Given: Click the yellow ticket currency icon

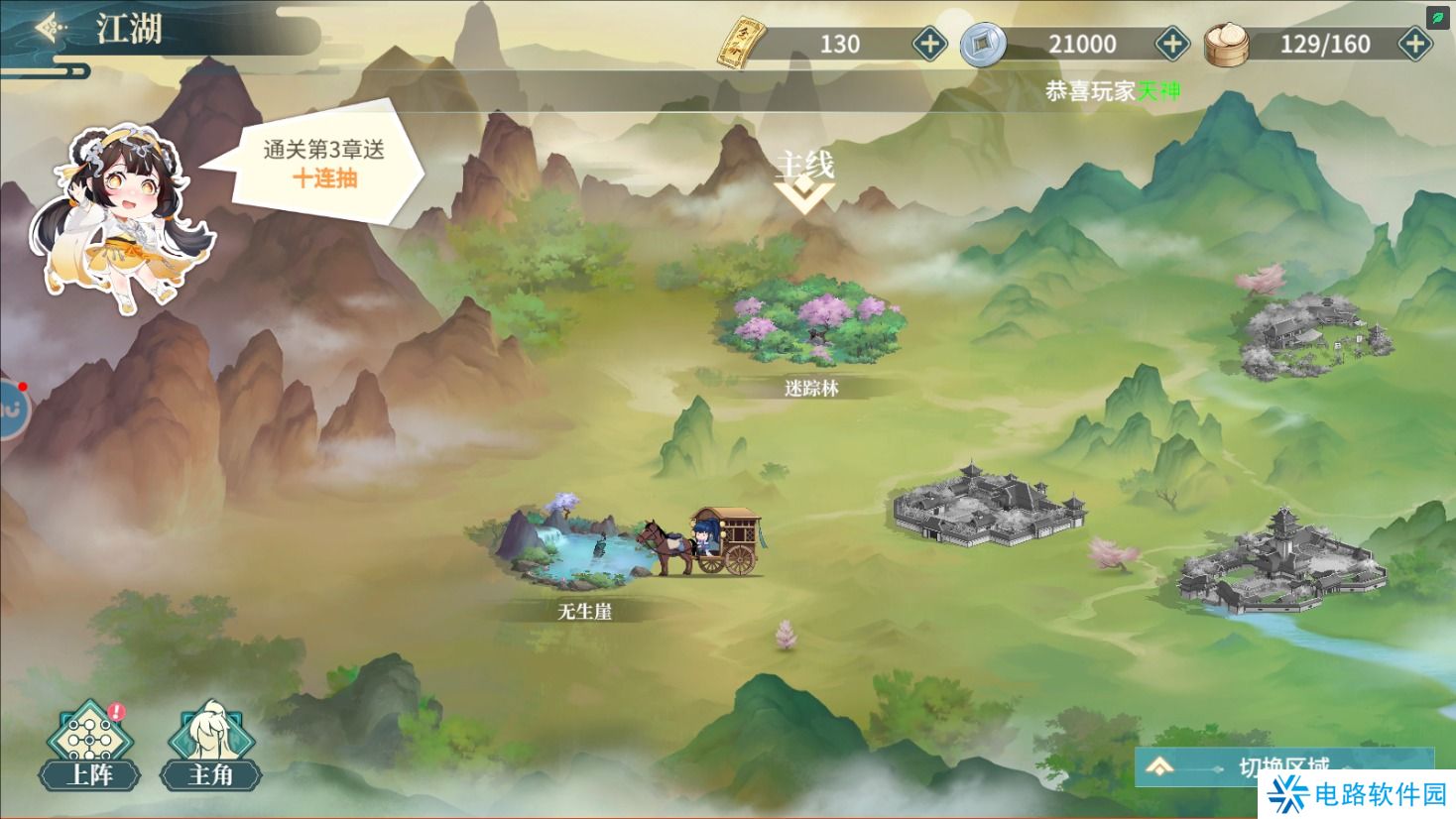Looking at the screenshot, I should 746,42.
